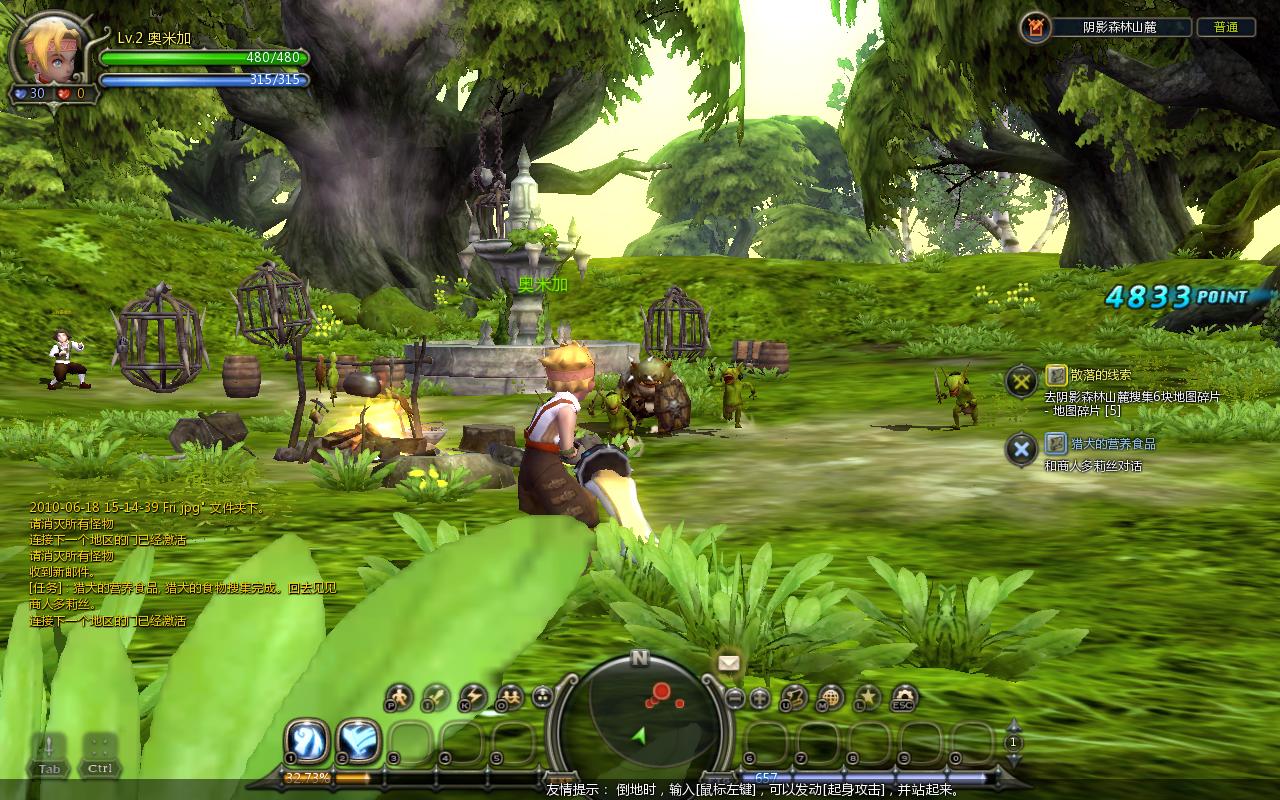Image resolution: width=1280 pixels, height=800 pixels.
Task: Zoom in the minimap with plus button
Action: [759, 698]
